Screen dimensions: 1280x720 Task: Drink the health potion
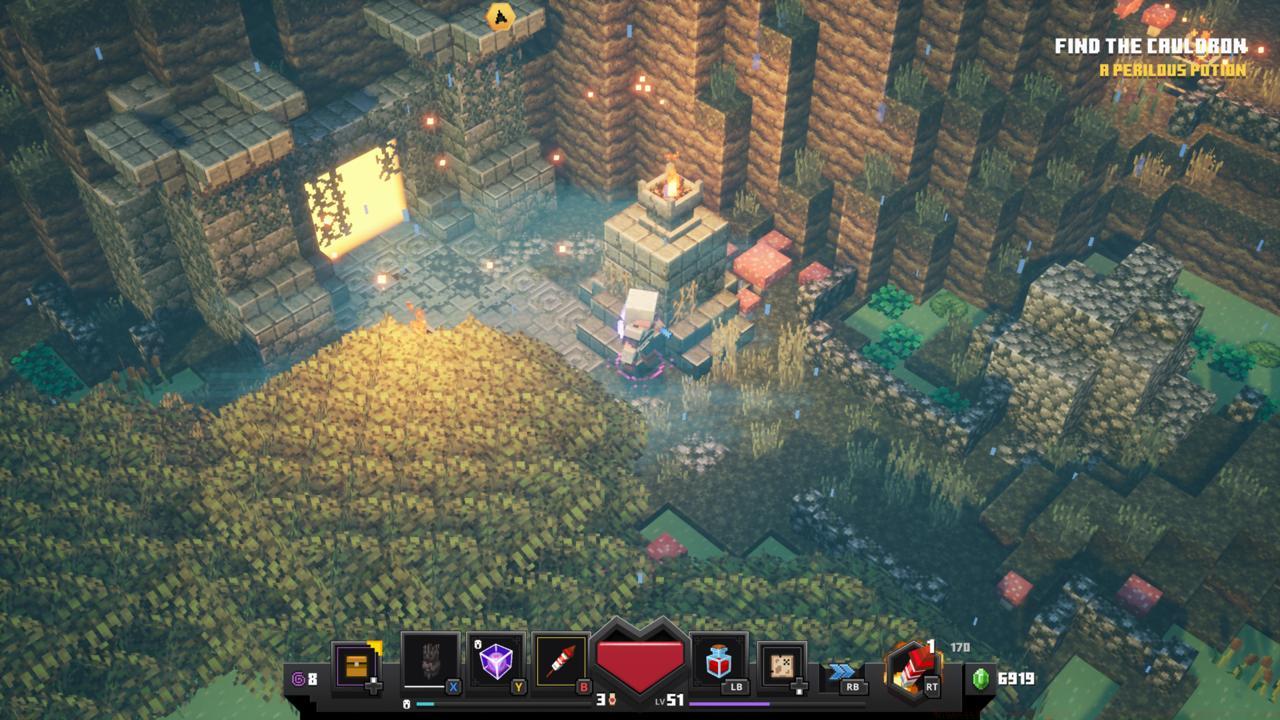718,662
